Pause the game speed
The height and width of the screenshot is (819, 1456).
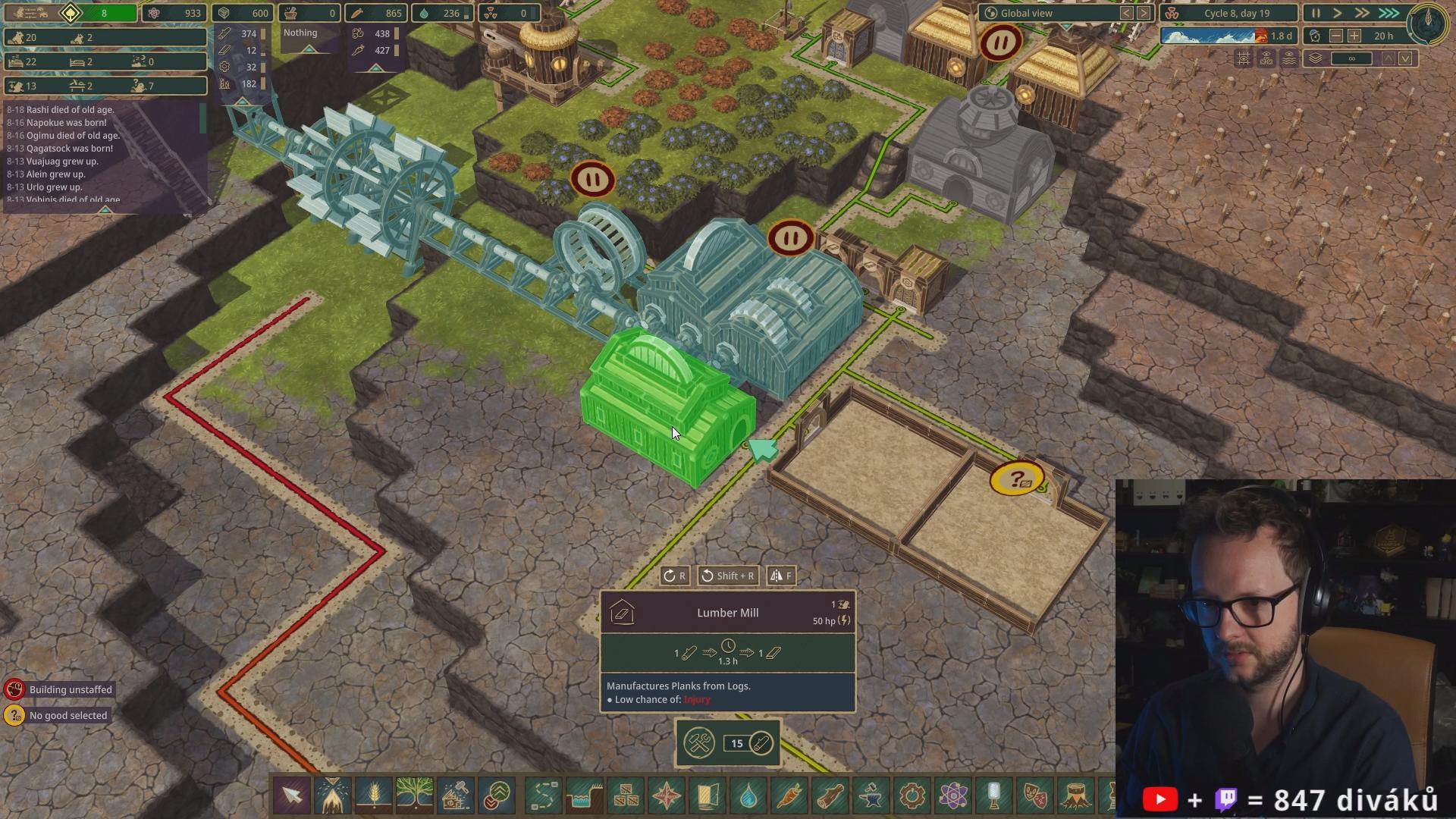coord(1316,13)
